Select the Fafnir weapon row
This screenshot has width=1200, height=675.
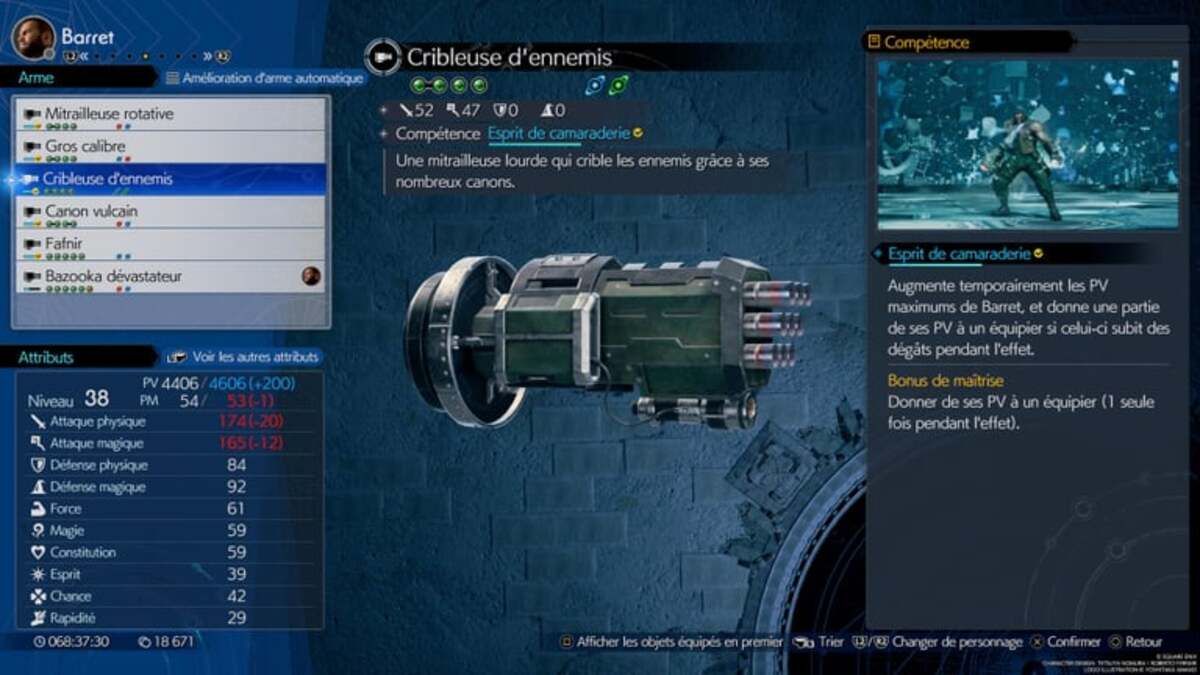pos(170,244)
